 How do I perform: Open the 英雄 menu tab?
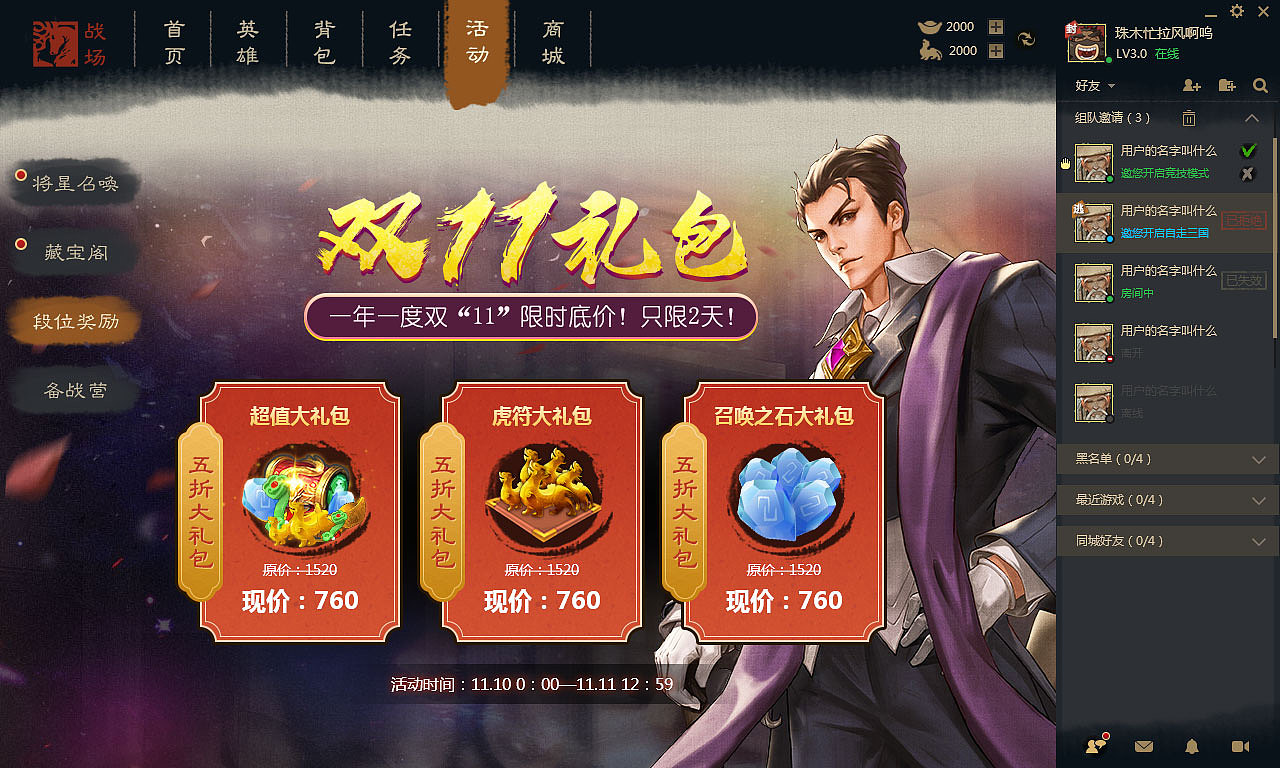[248, 40]
